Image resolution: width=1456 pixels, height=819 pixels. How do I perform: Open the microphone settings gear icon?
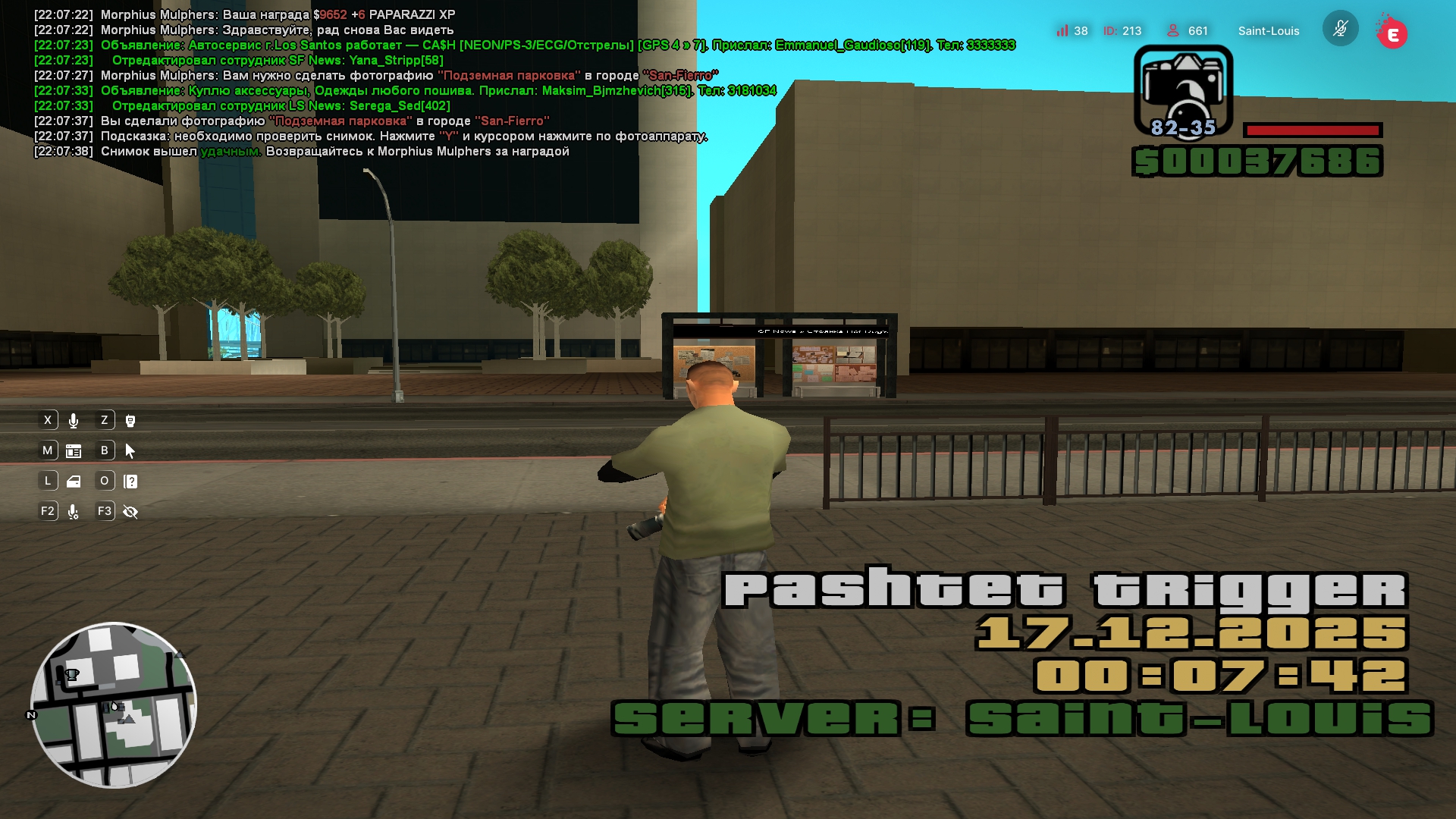(x=74, y=513)
